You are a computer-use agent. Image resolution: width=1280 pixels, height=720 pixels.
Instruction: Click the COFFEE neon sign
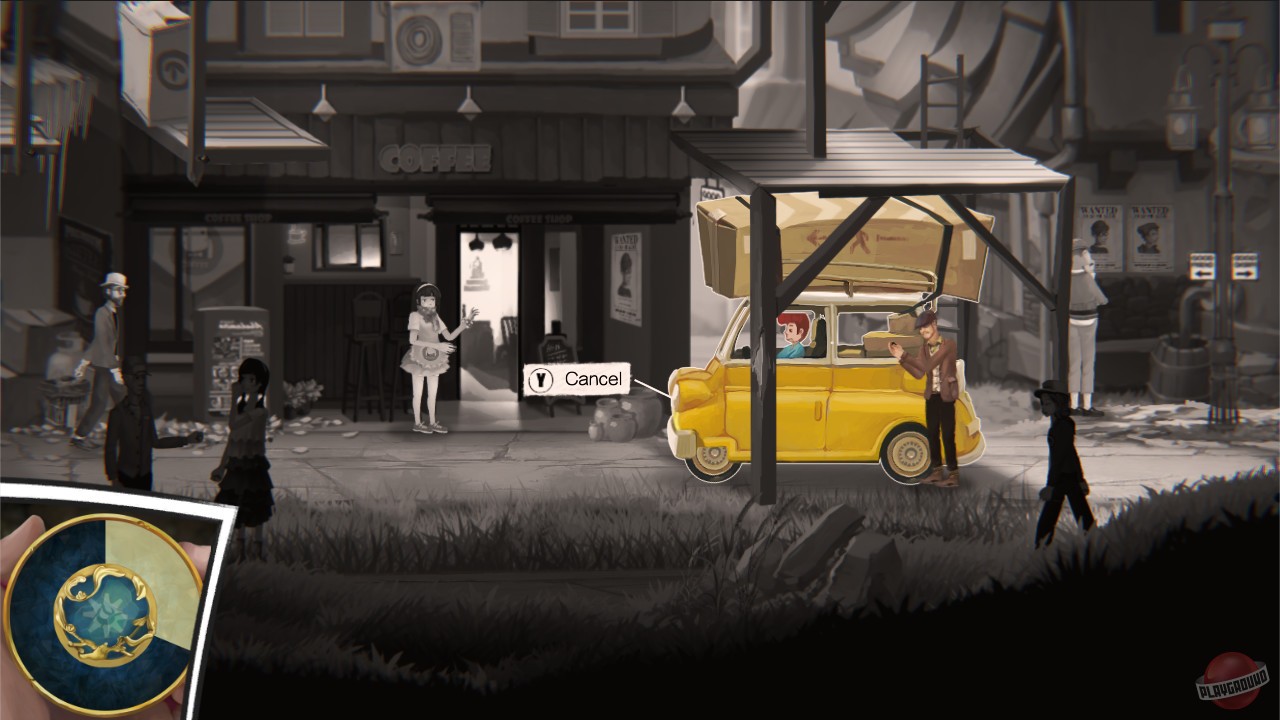(x=435, y=157)
